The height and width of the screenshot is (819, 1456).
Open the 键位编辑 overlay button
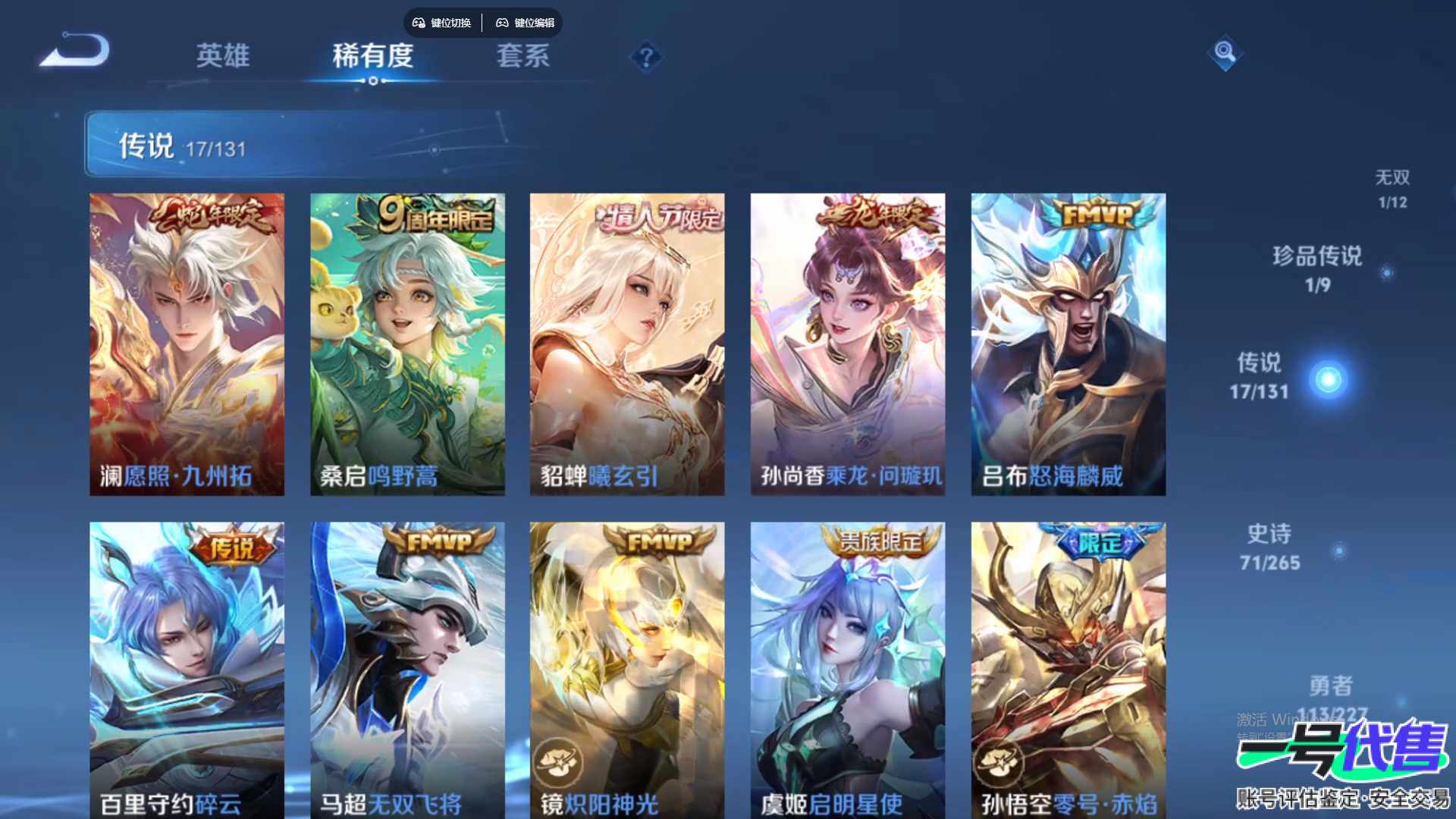[x=526, y=23]
